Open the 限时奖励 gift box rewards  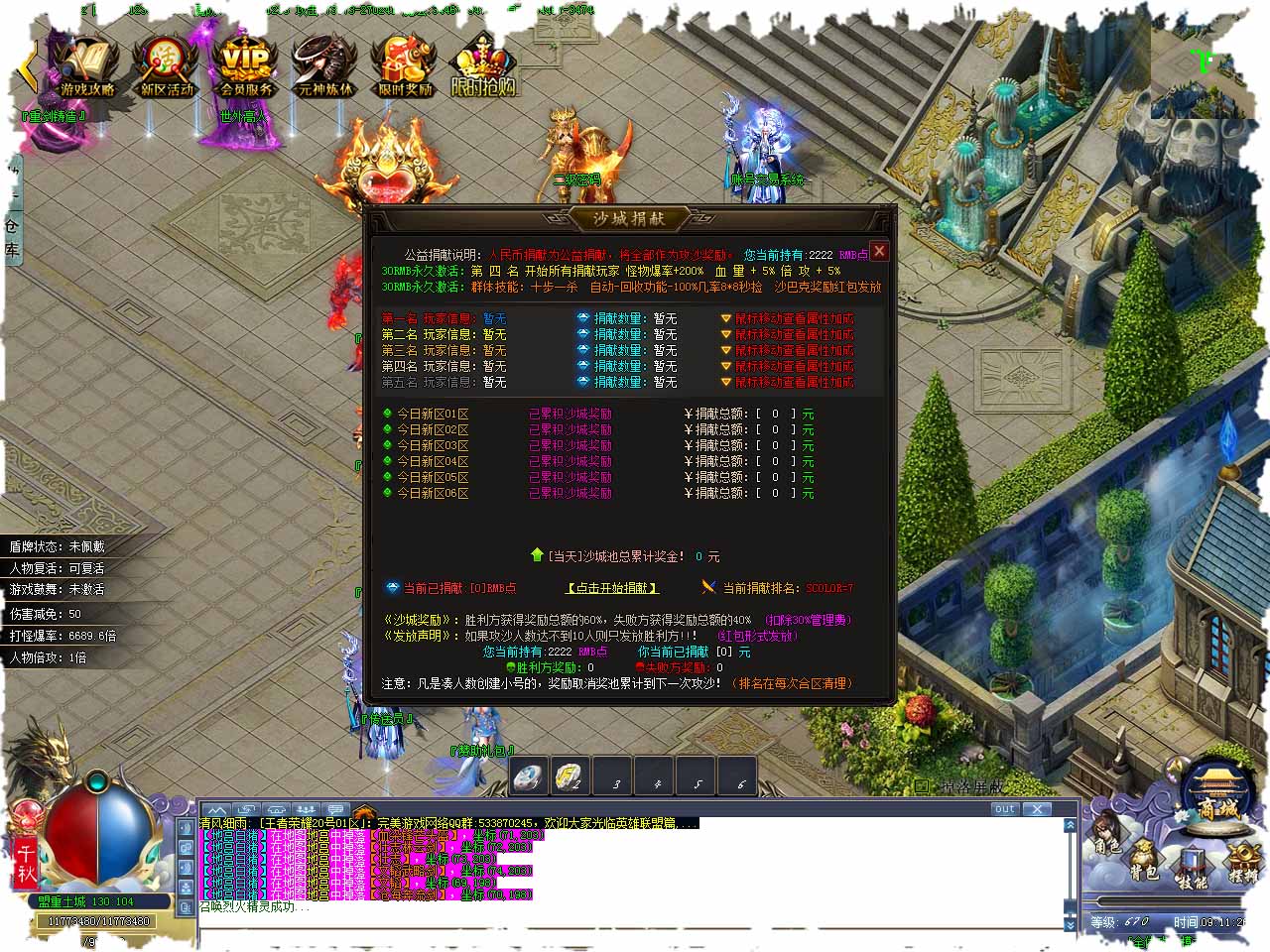click(404, 67)
